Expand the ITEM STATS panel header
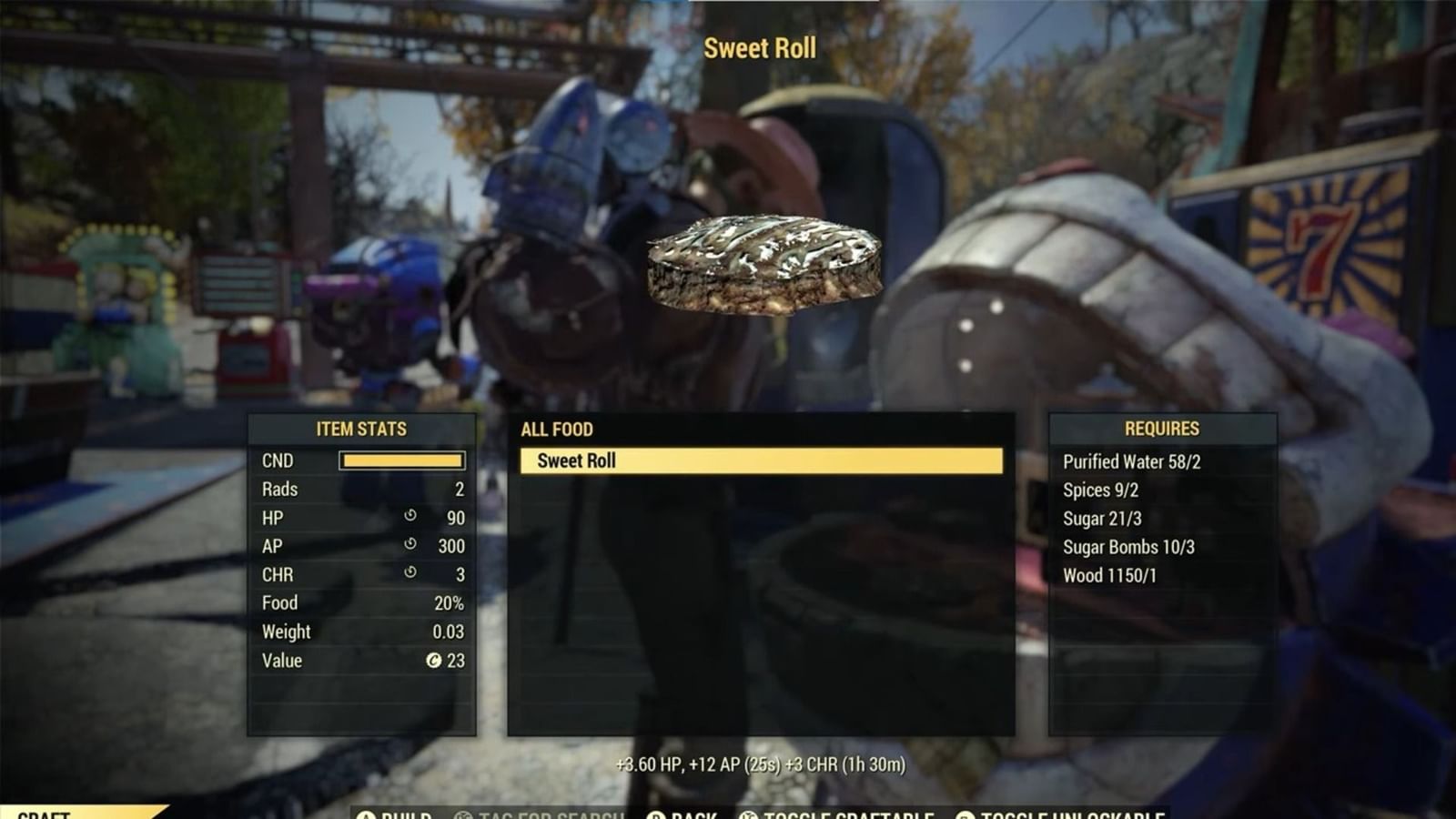Viewport: 1456px width, 819px height. 361,429
